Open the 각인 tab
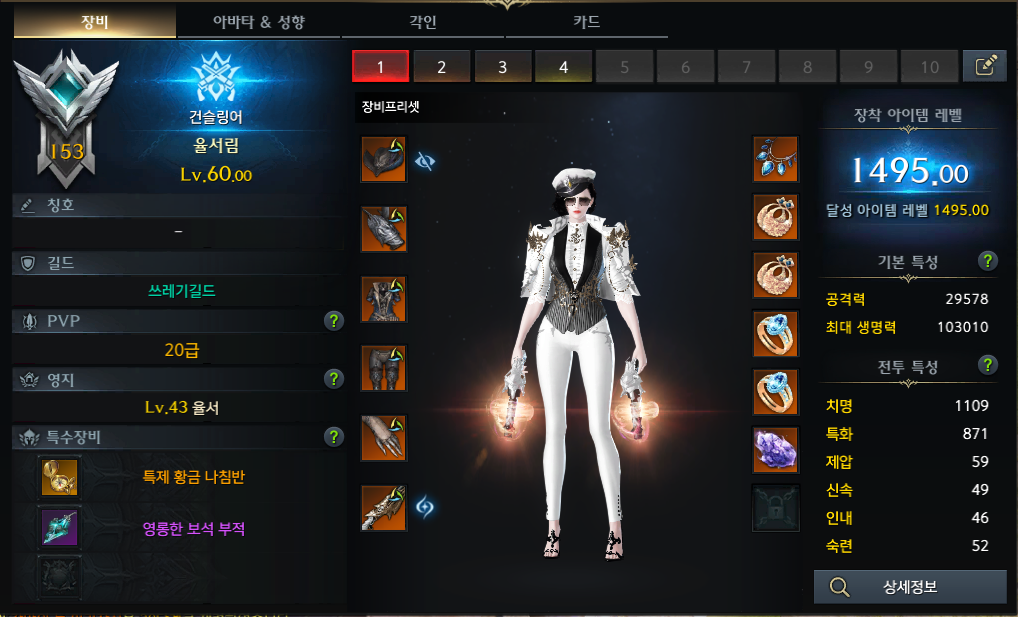This screenshot has width=1018, height=617. [423, 21]
